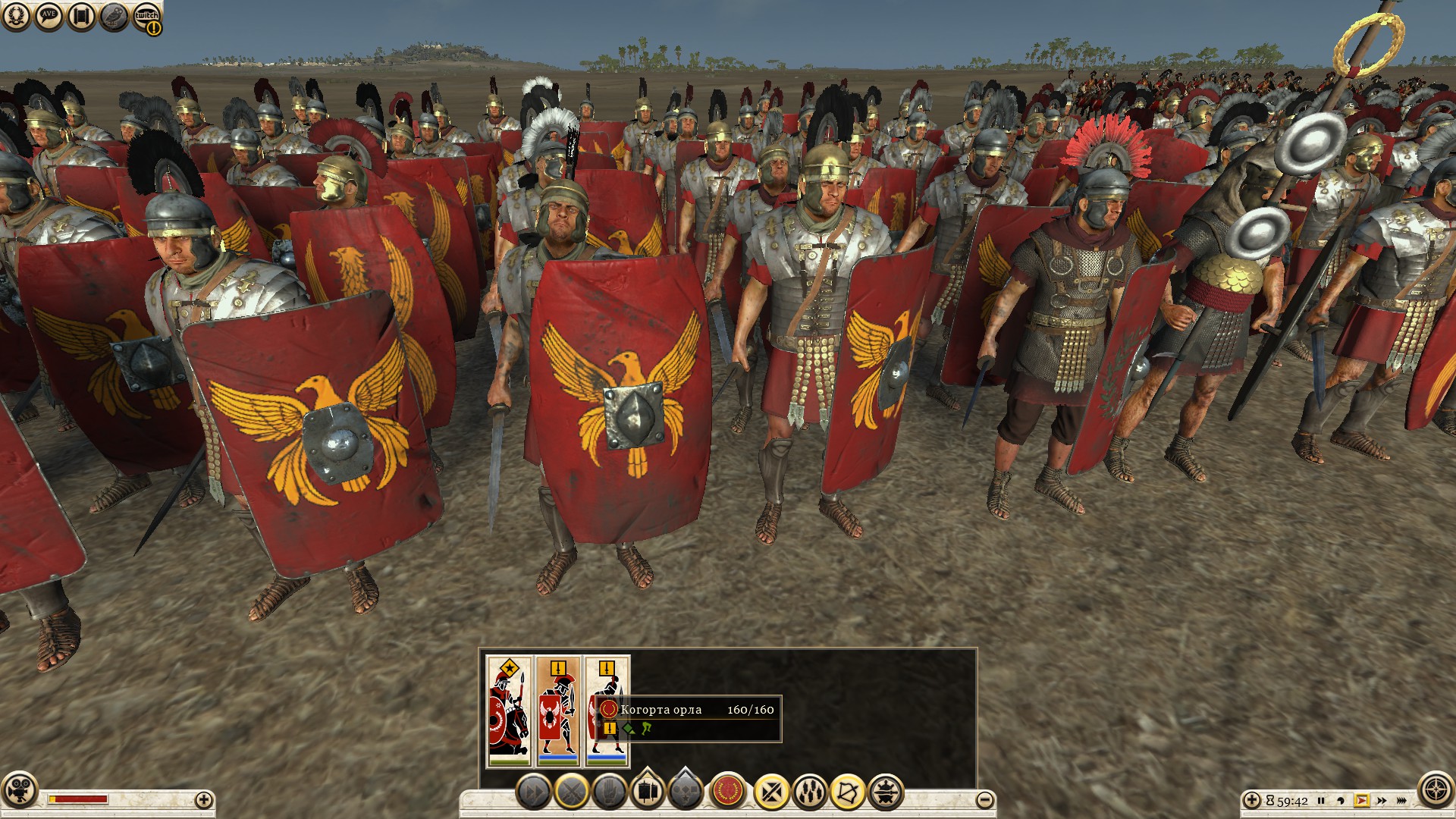1456x819 pixels.
Task: Open the formation banners group button
Action: point(648,793)
